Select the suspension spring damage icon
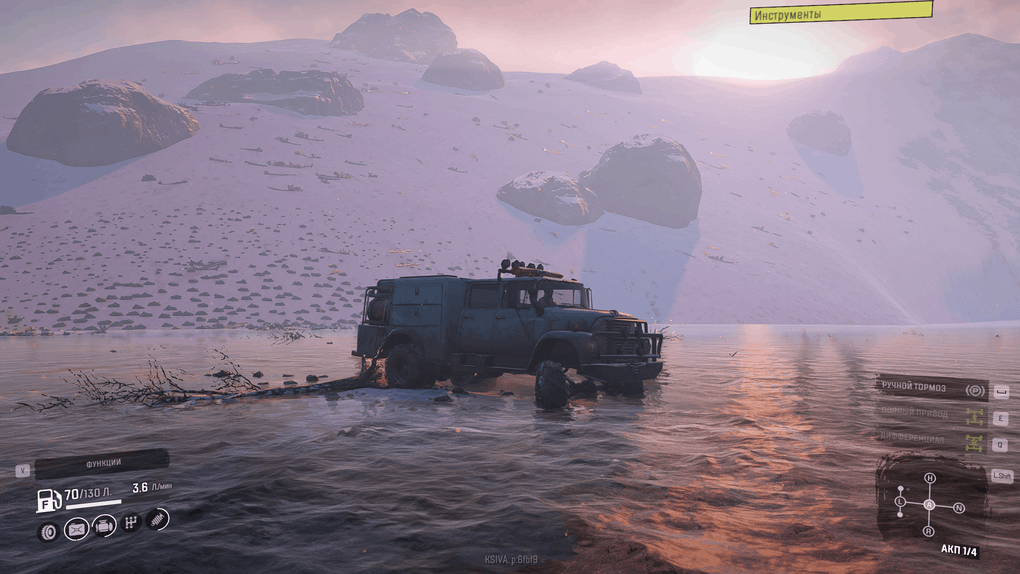 [x=158, y=518]
